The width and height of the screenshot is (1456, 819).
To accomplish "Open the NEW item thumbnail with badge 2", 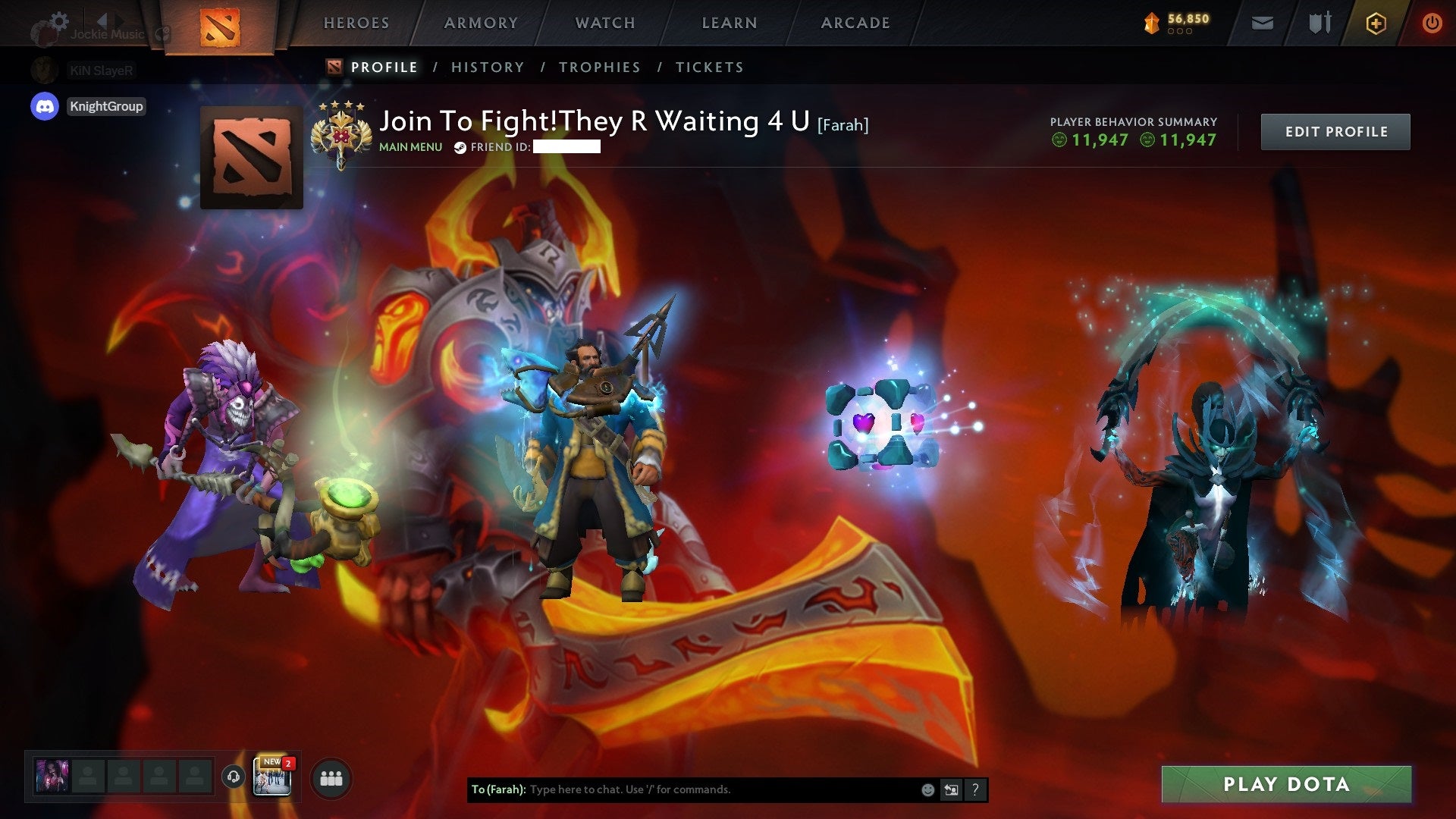I will (x=271, y=779).
